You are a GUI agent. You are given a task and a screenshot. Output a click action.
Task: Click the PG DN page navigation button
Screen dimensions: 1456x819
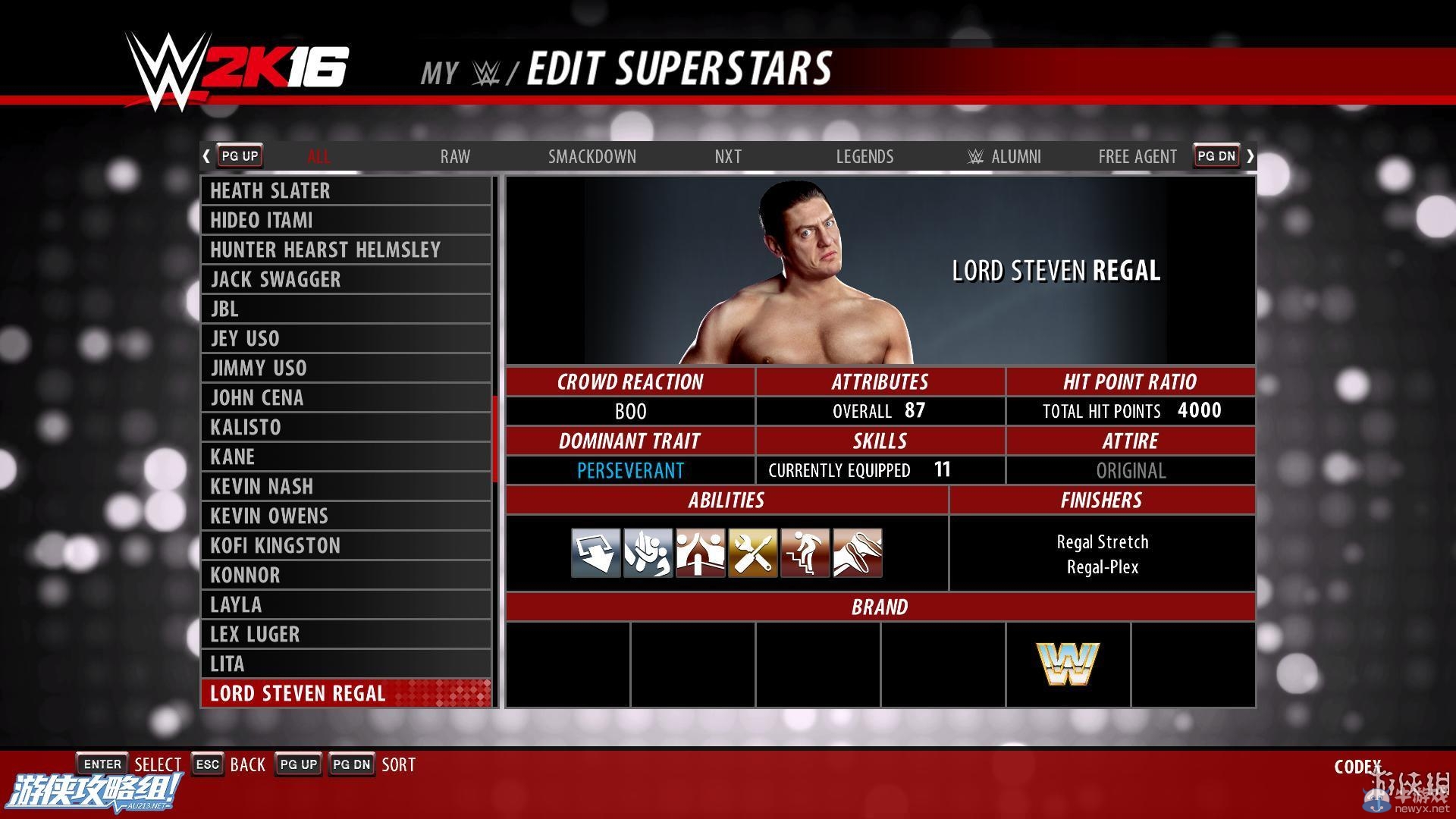(1216, 155)
